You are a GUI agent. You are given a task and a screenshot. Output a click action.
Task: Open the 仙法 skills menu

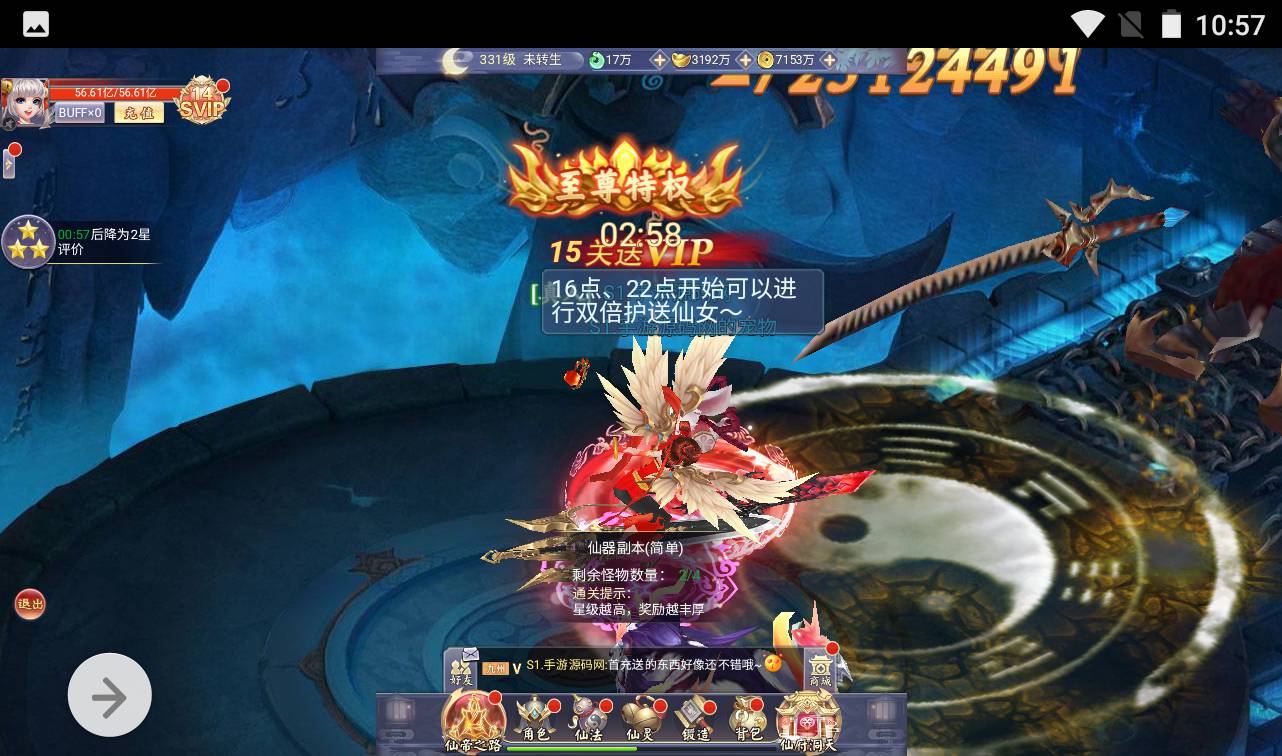[587, 719]
